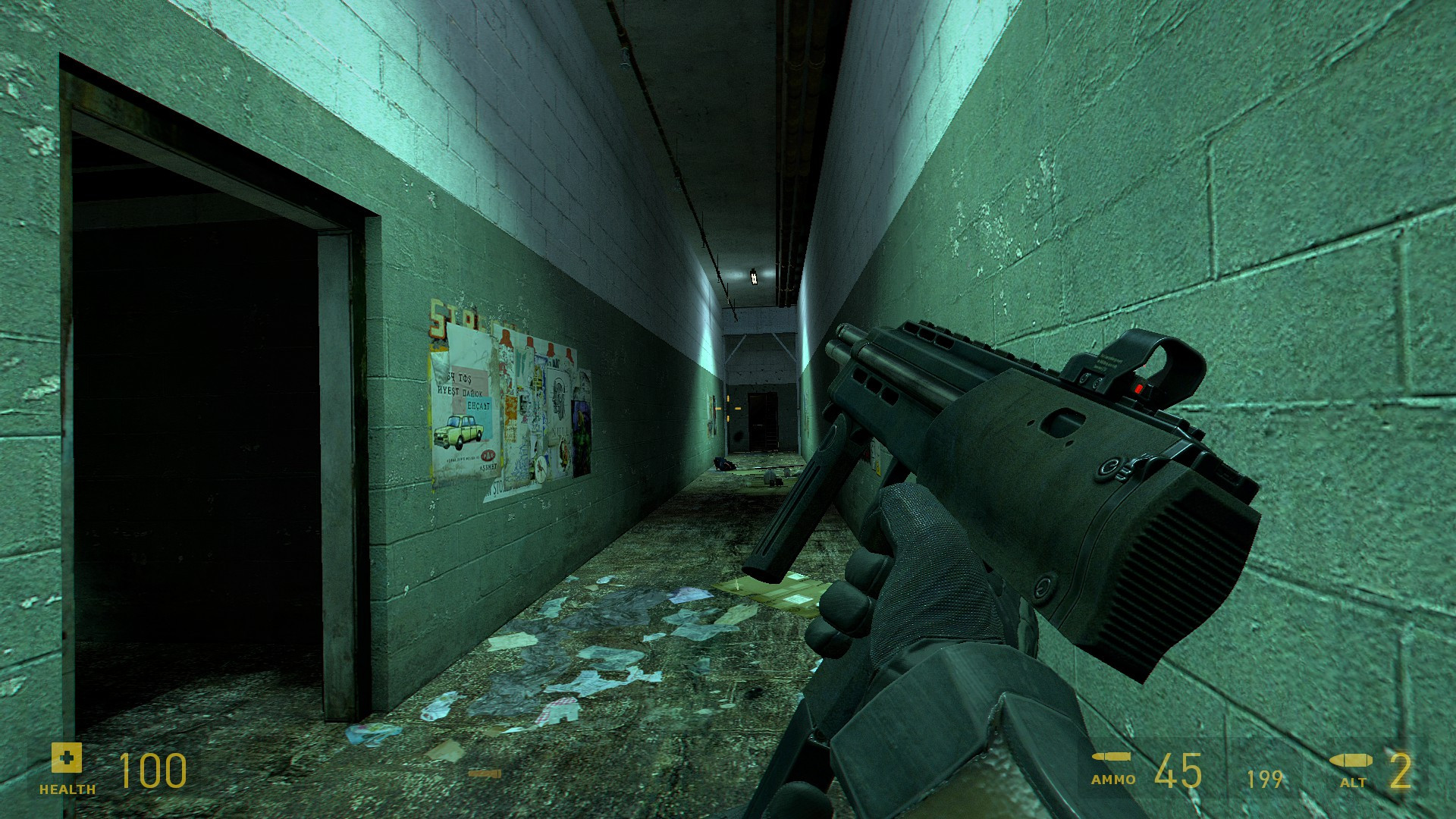The image size is (1456, 819).
Task: Click the ASSHET label on the car poster
Action: coord(489,466)
